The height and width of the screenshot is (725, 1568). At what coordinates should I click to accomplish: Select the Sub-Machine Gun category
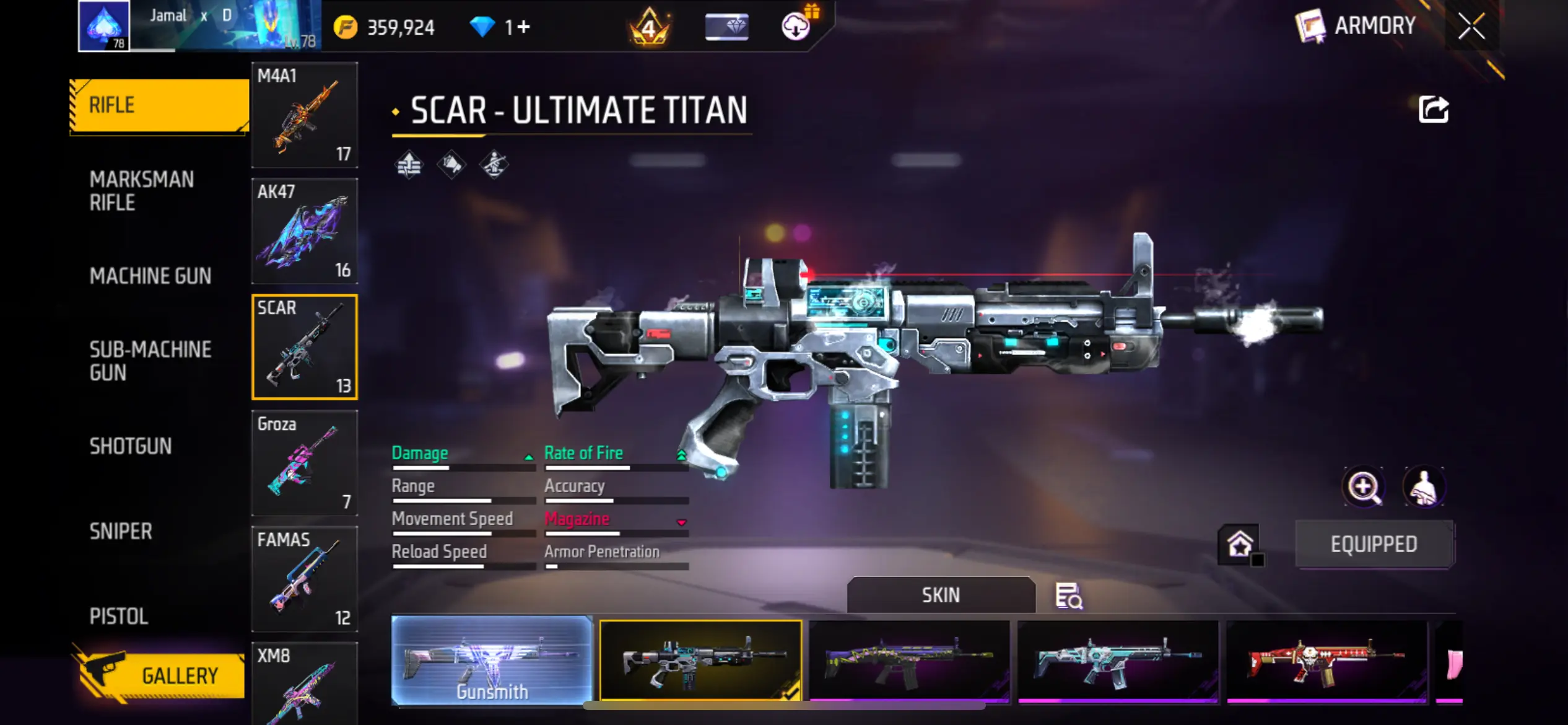[150, 361]
